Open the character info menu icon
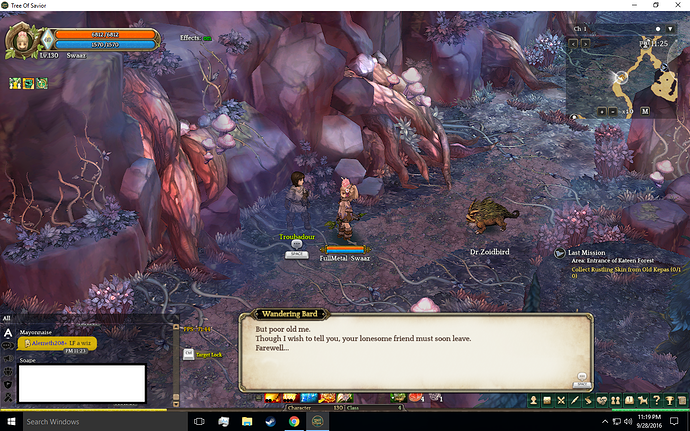 click(533, 400)
